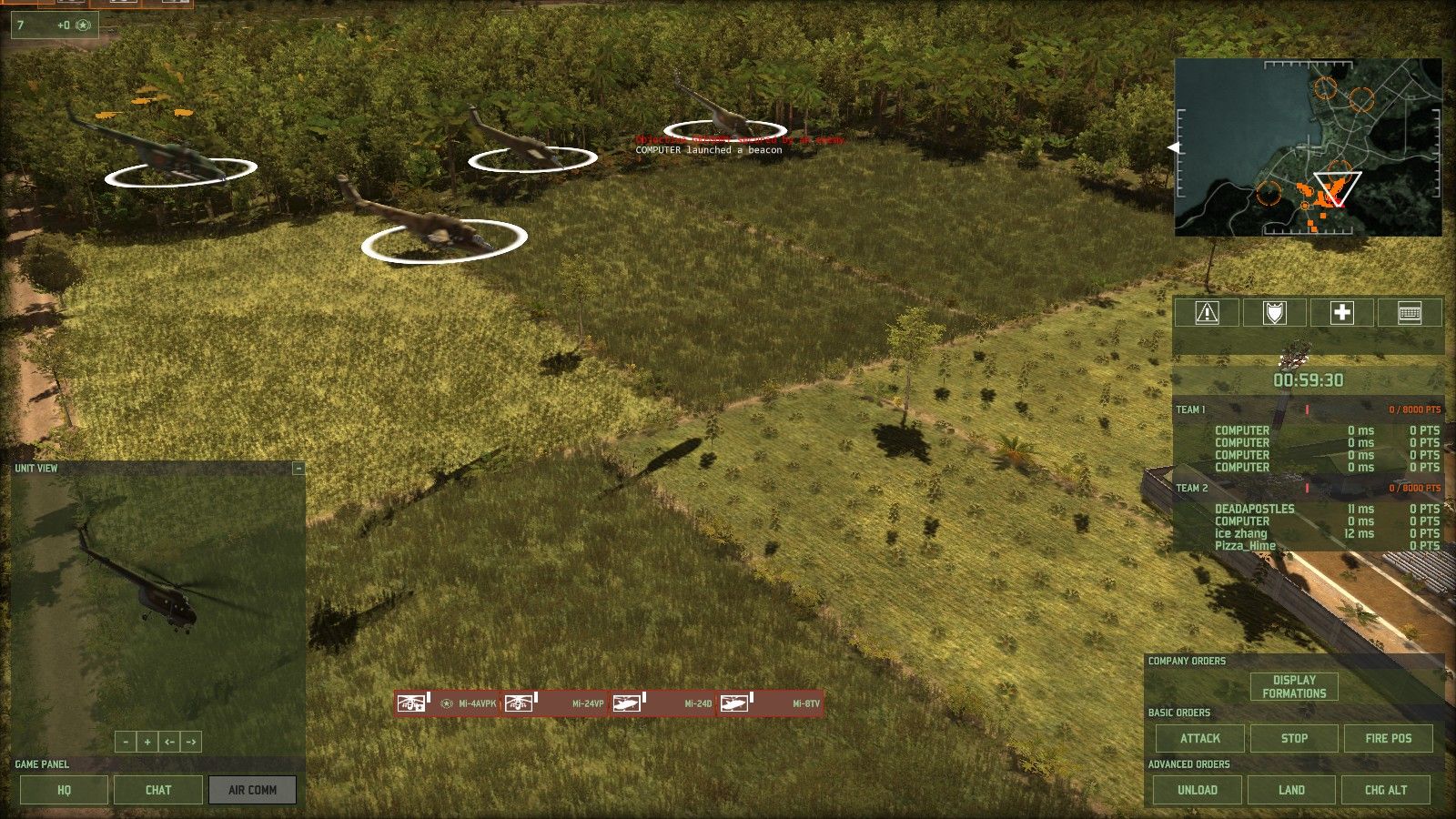The width and height of the screenshot is (1456, 819).
Task: Issue the Attack order
Action: [x=1200, y=738]
